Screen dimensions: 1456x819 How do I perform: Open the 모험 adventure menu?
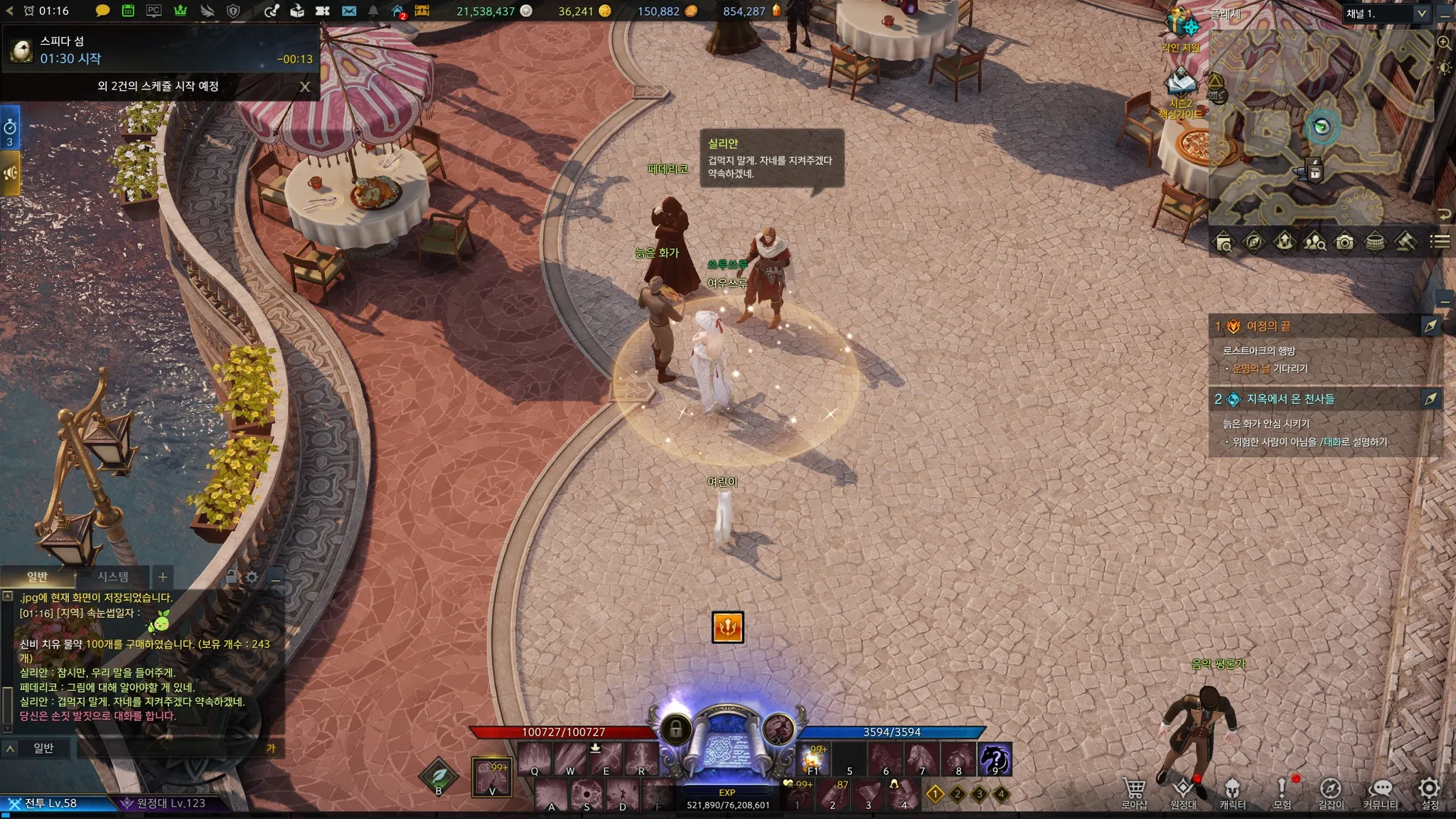pyautogui.click(x=1282, y=791)
